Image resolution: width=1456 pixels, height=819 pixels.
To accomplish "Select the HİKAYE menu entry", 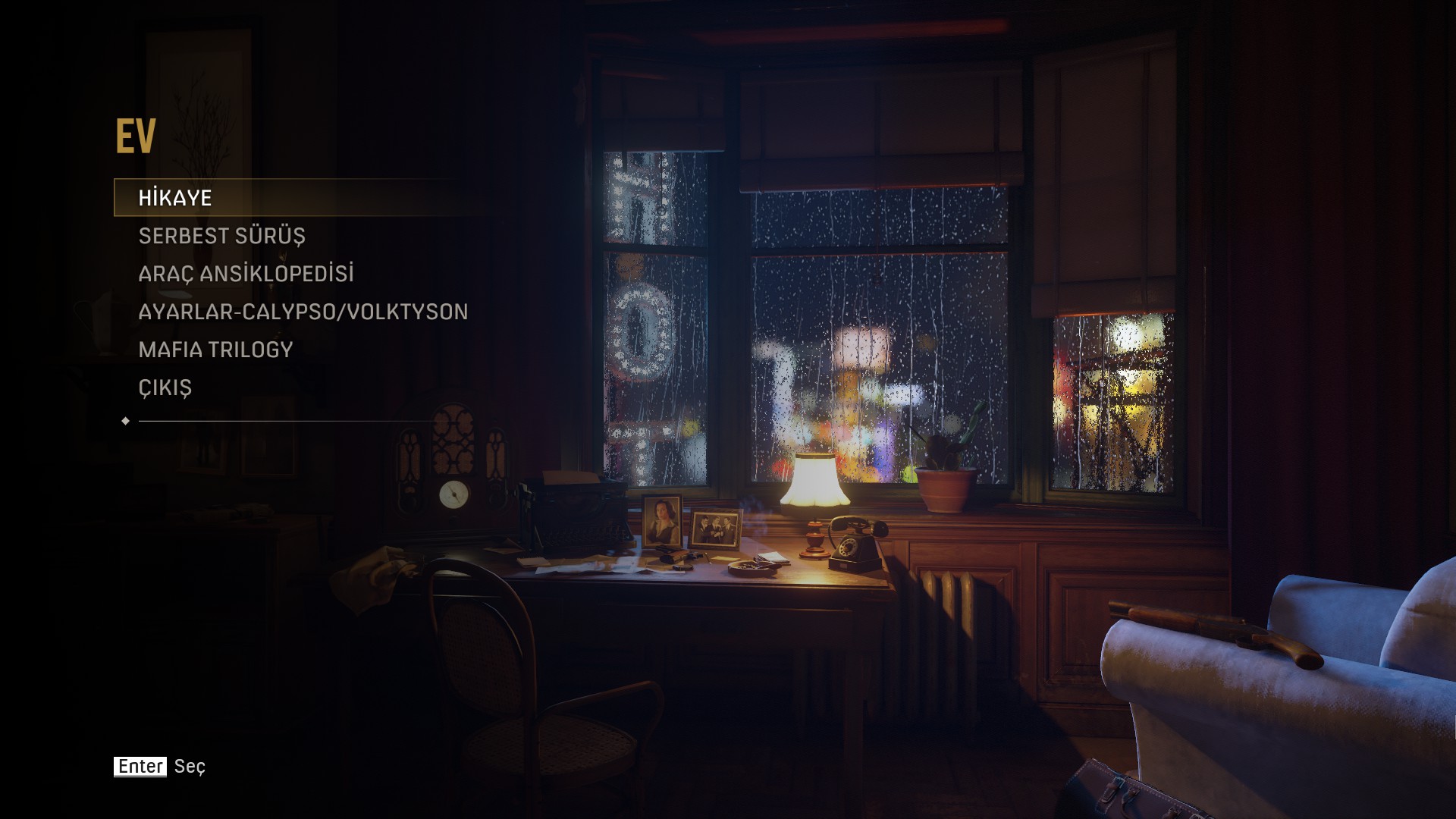I will [x=175, y=198].
